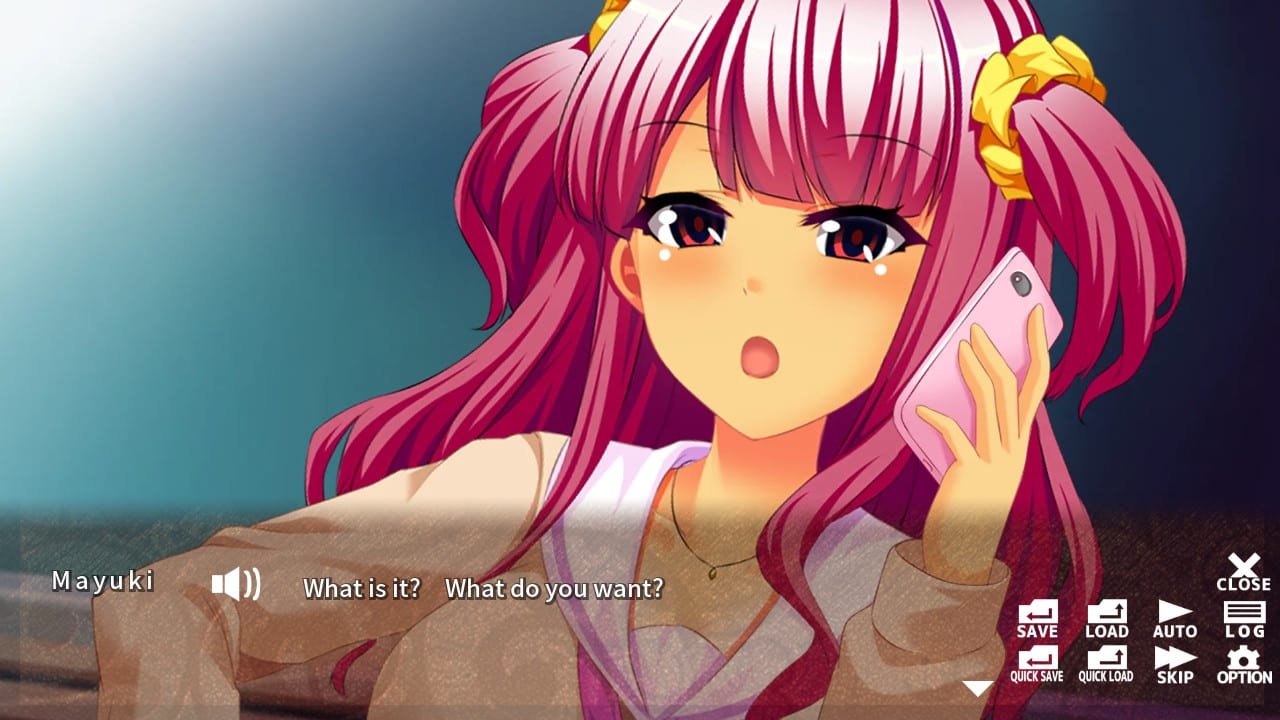Open the OPTION settings gear
Viewport: 1280px width, 720px height.
[1243, 660]
